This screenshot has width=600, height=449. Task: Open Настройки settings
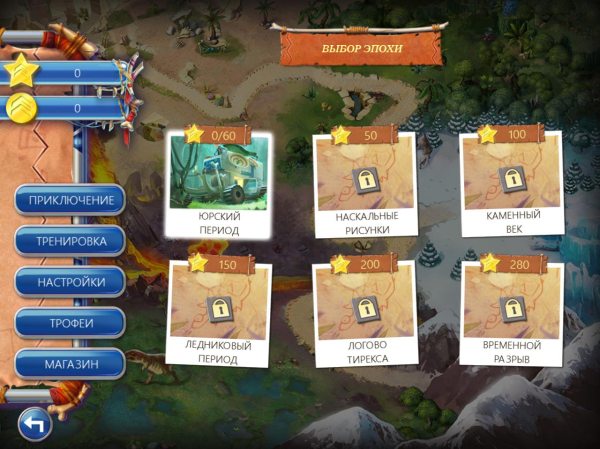70,282
